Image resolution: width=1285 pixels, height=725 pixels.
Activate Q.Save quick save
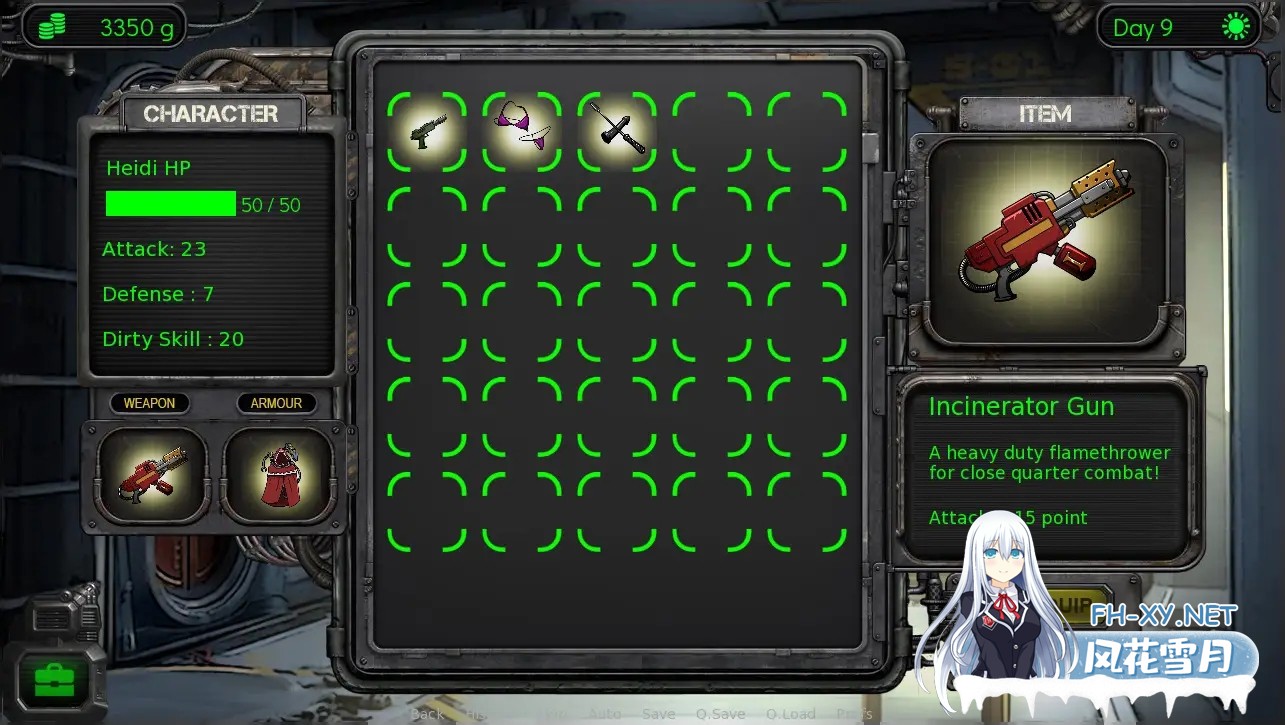(721, 714)
